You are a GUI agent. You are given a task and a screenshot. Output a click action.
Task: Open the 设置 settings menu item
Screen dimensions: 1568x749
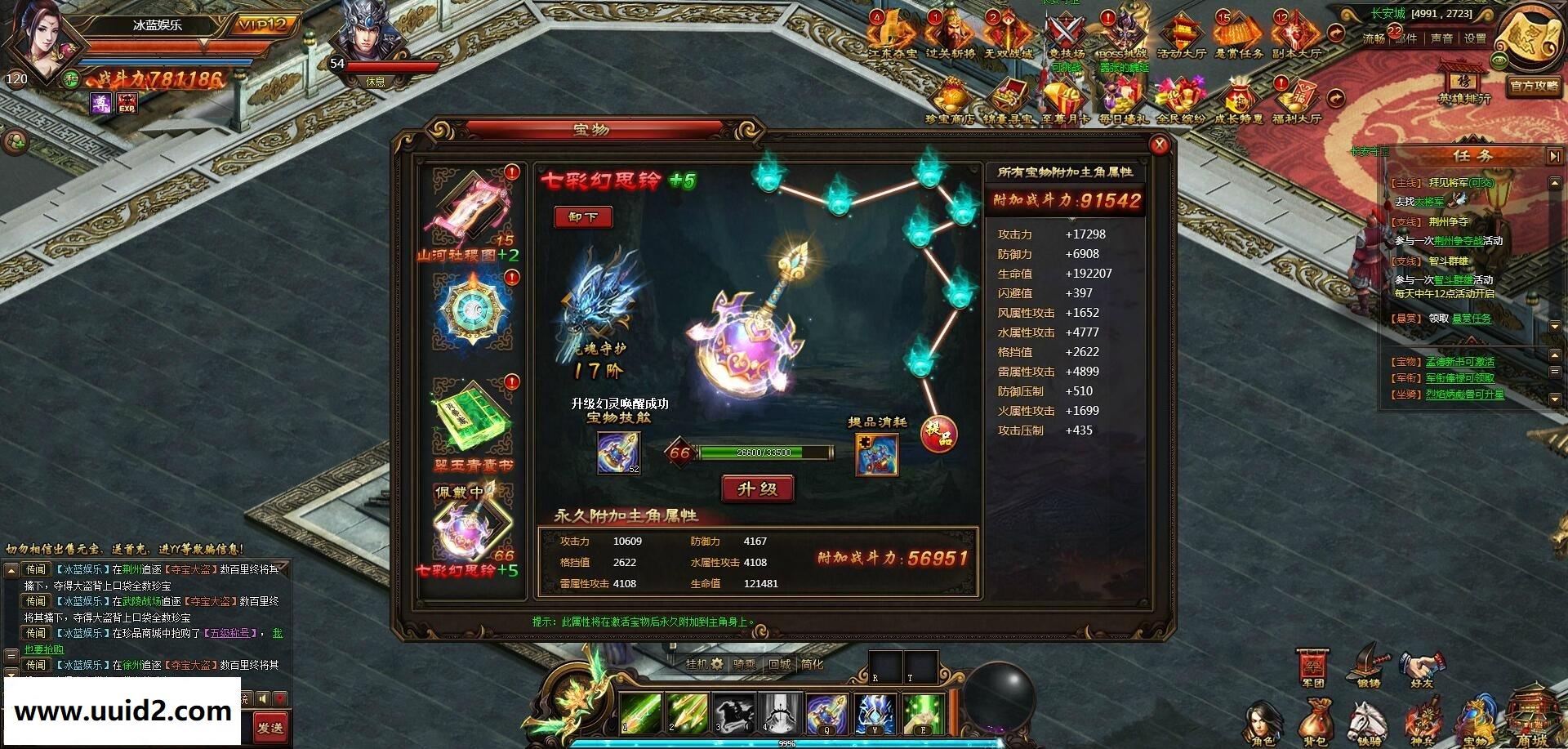pyautogui.click(x=1475, y=38)
